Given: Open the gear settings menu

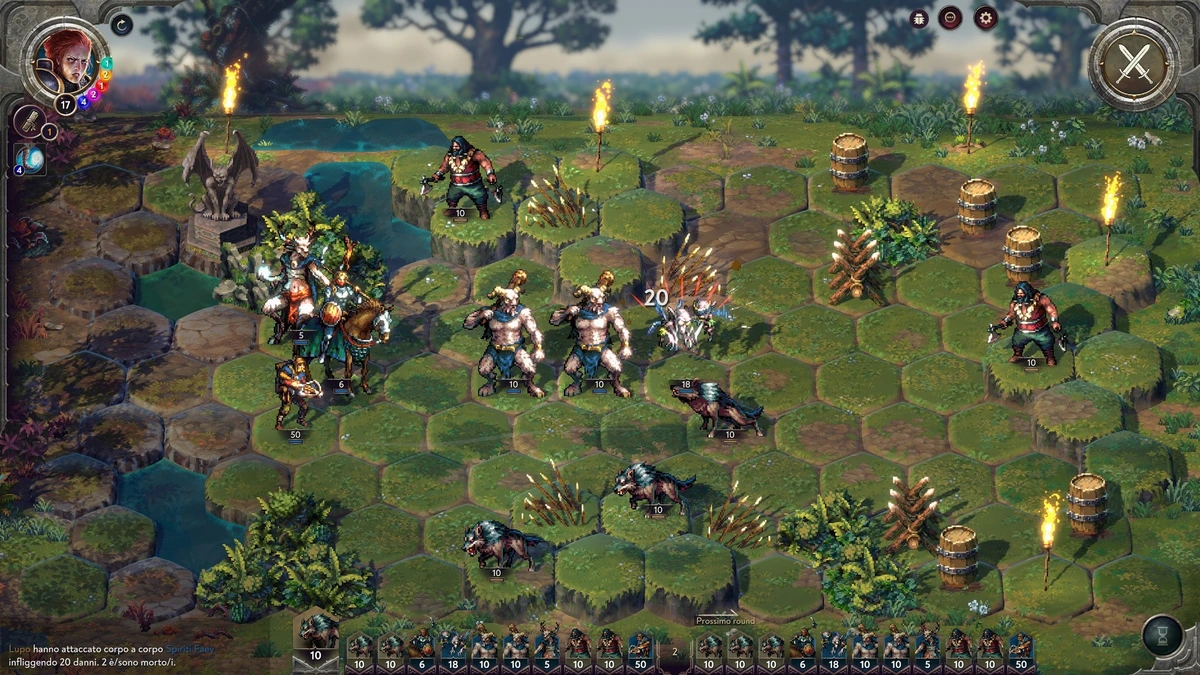Looking at the screenshot, I should point(986,18).
